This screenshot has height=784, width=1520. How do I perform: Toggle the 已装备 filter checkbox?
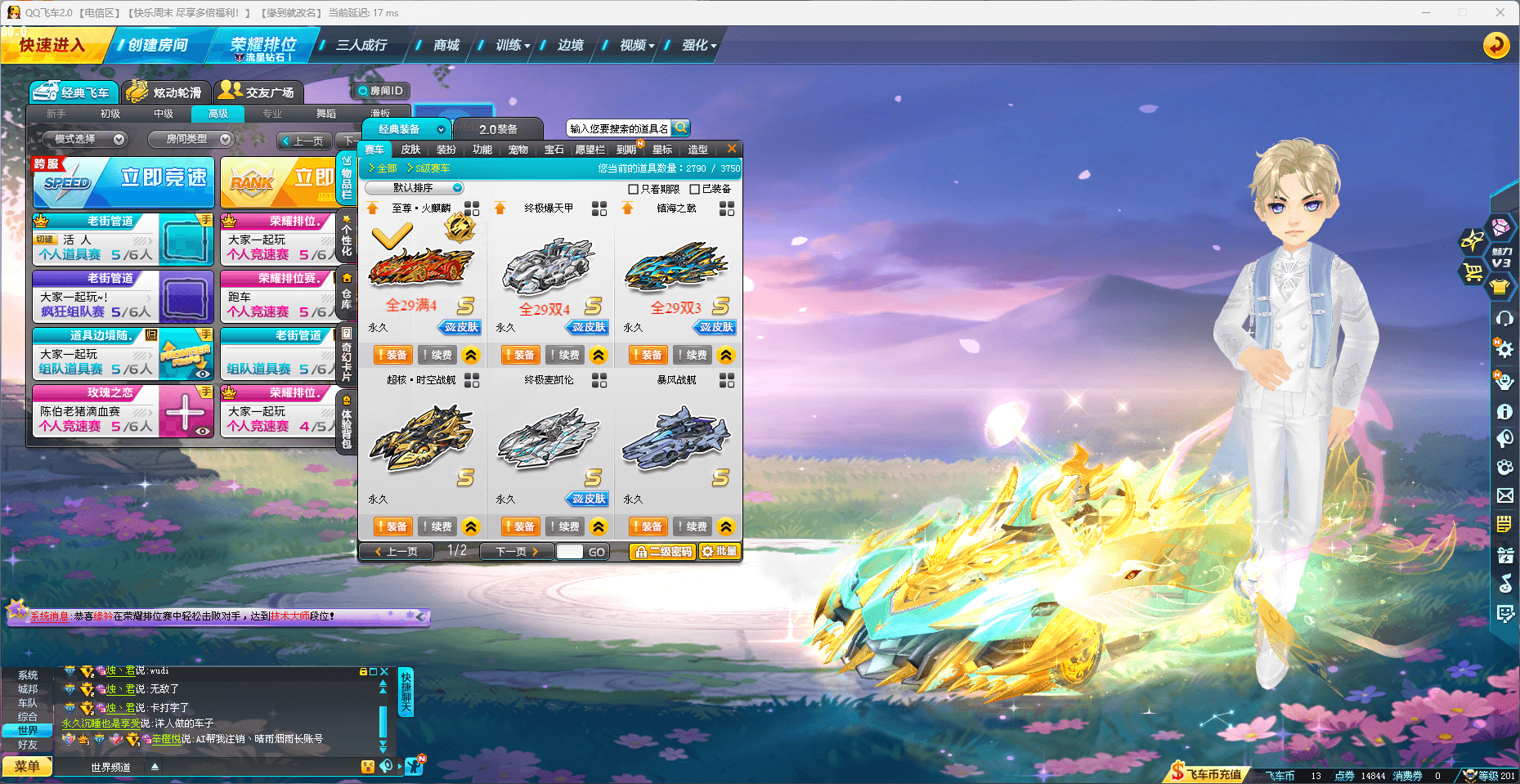(694, 189)
